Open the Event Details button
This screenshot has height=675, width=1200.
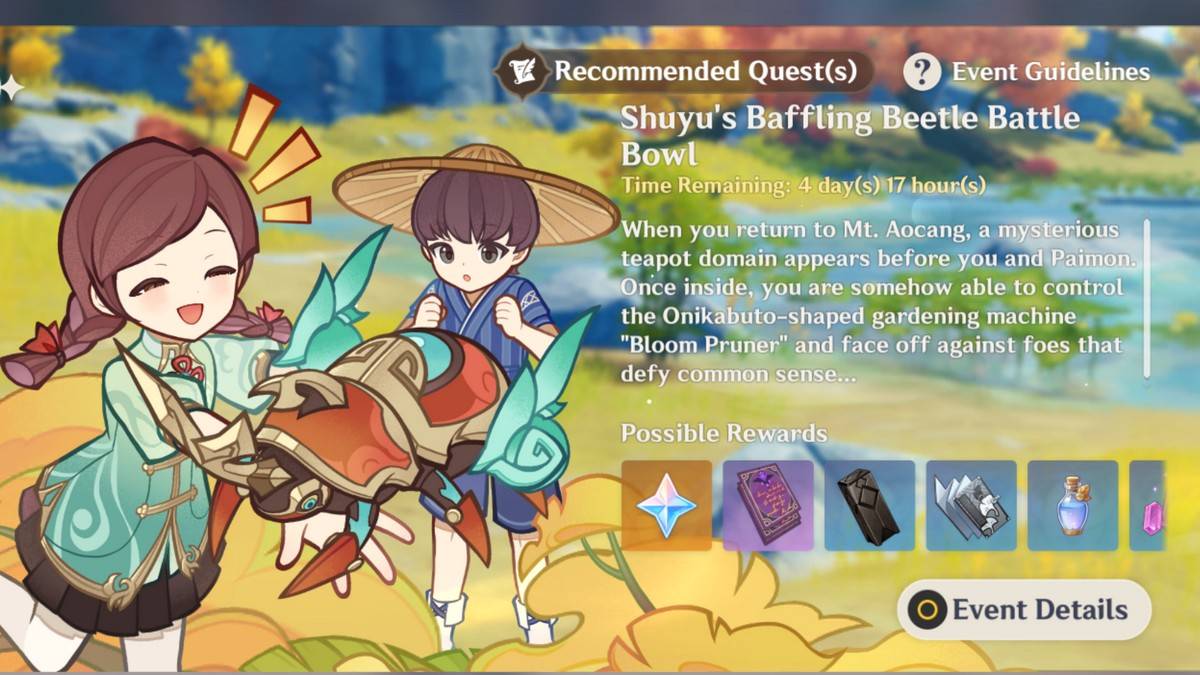point(1024,609)
